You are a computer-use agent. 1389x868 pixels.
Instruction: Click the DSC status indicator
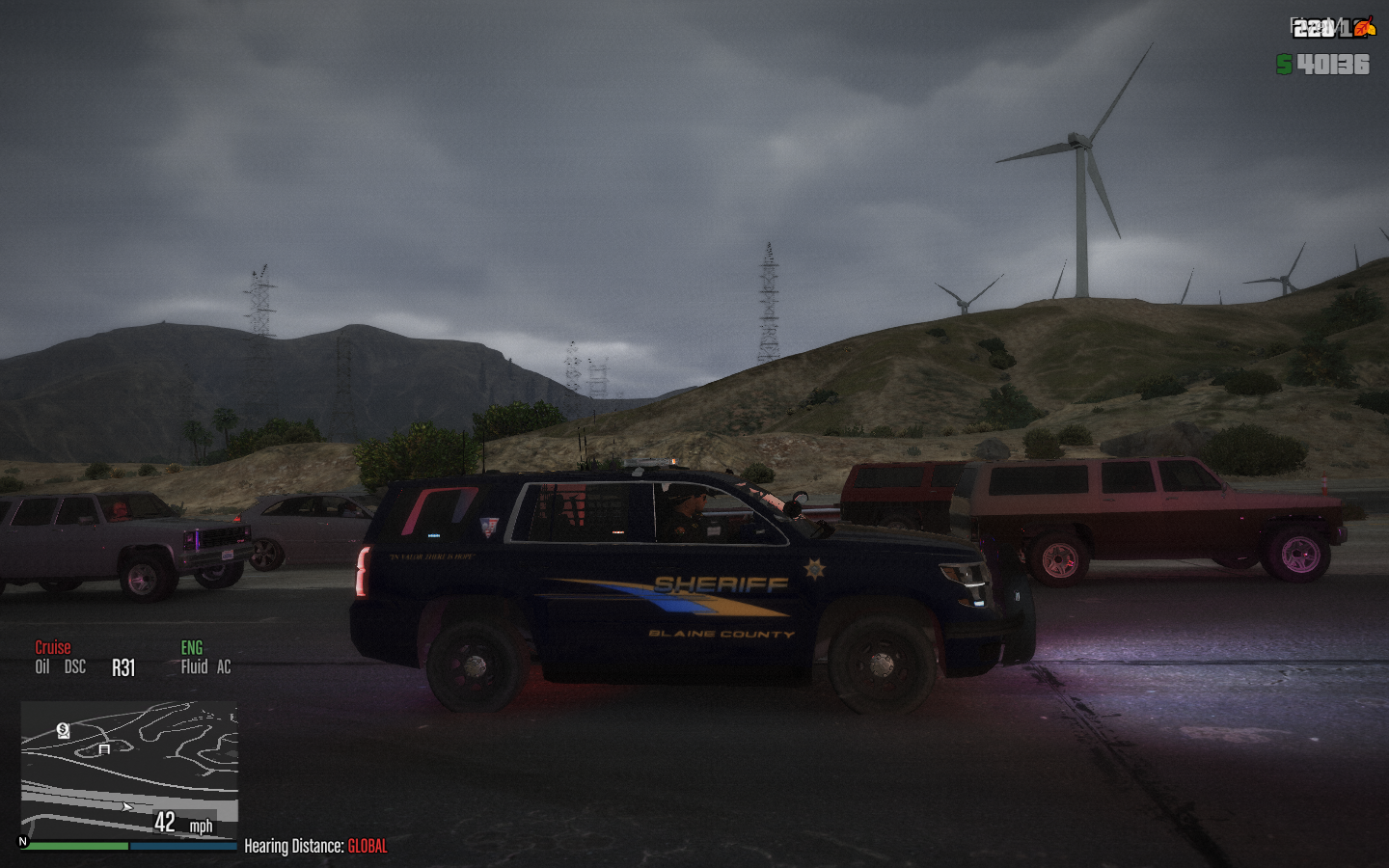click(x=75, y=666)
